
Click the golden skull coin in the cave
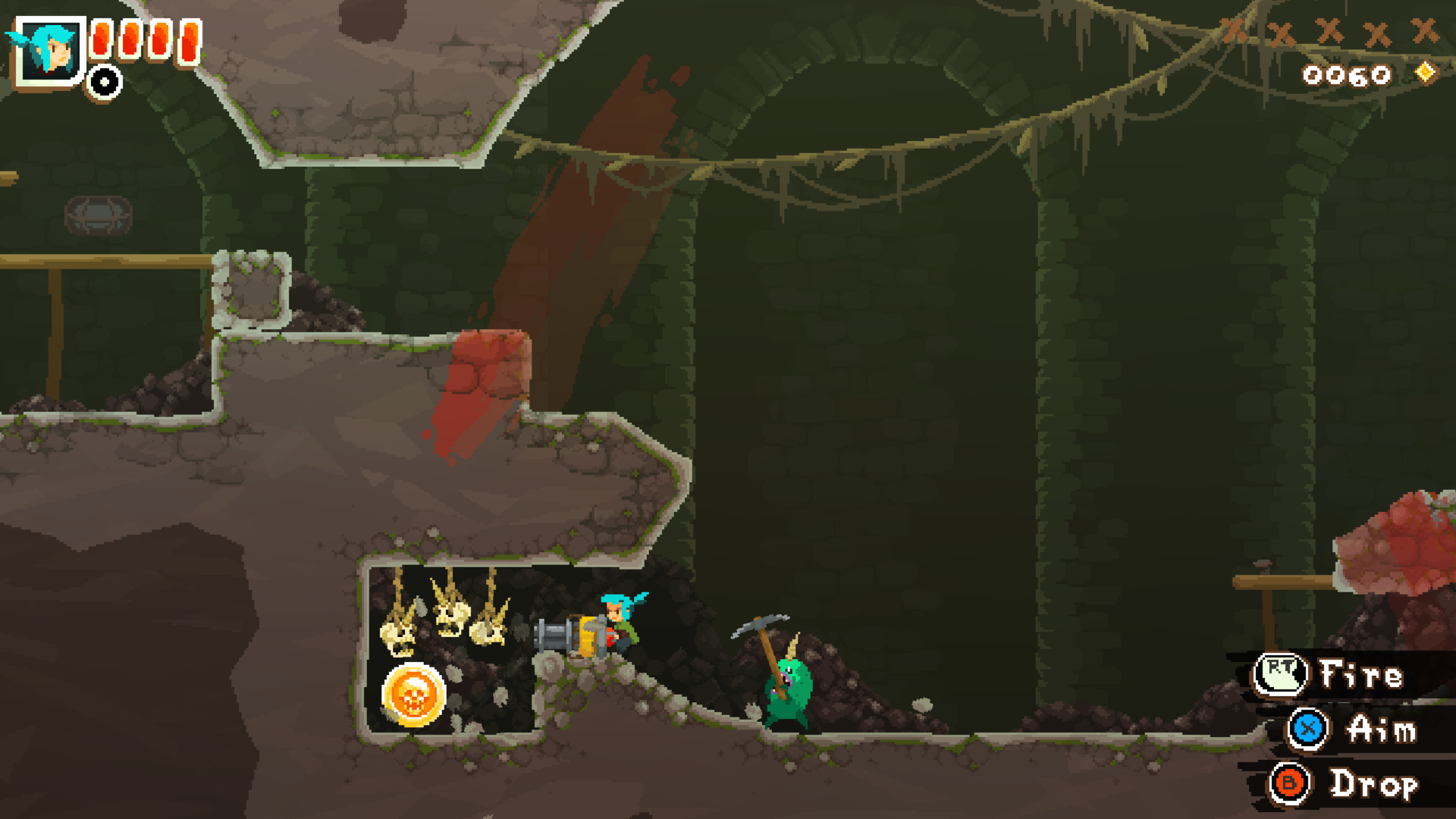(x=413, y=694)
